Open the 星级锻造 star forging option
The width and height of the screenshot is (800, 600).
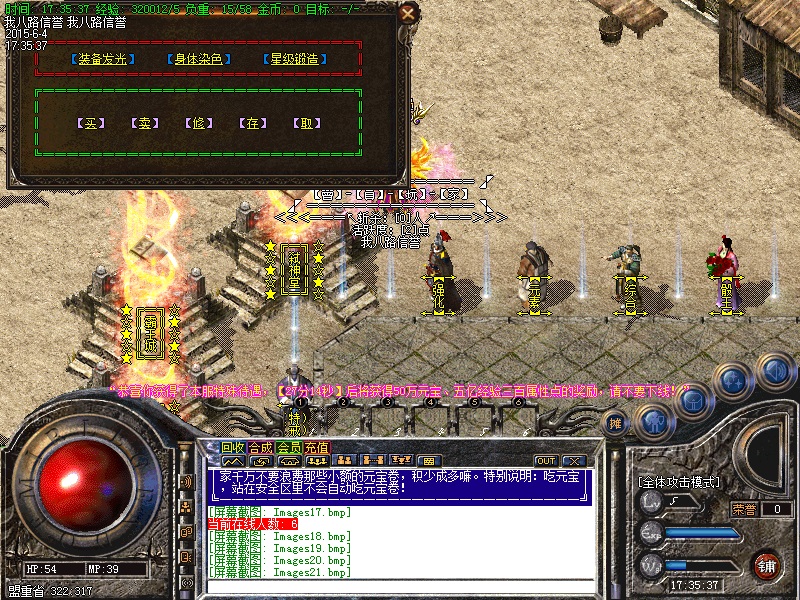click(295, 59)
